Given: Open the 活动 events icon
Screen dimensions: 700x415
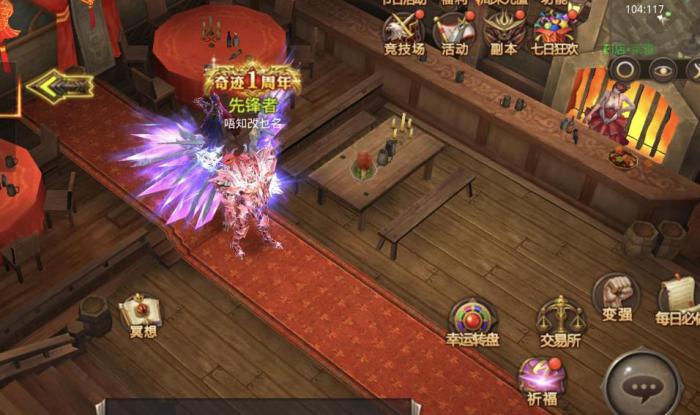Looking at the screenshot, I should click(x=454, y=29).
